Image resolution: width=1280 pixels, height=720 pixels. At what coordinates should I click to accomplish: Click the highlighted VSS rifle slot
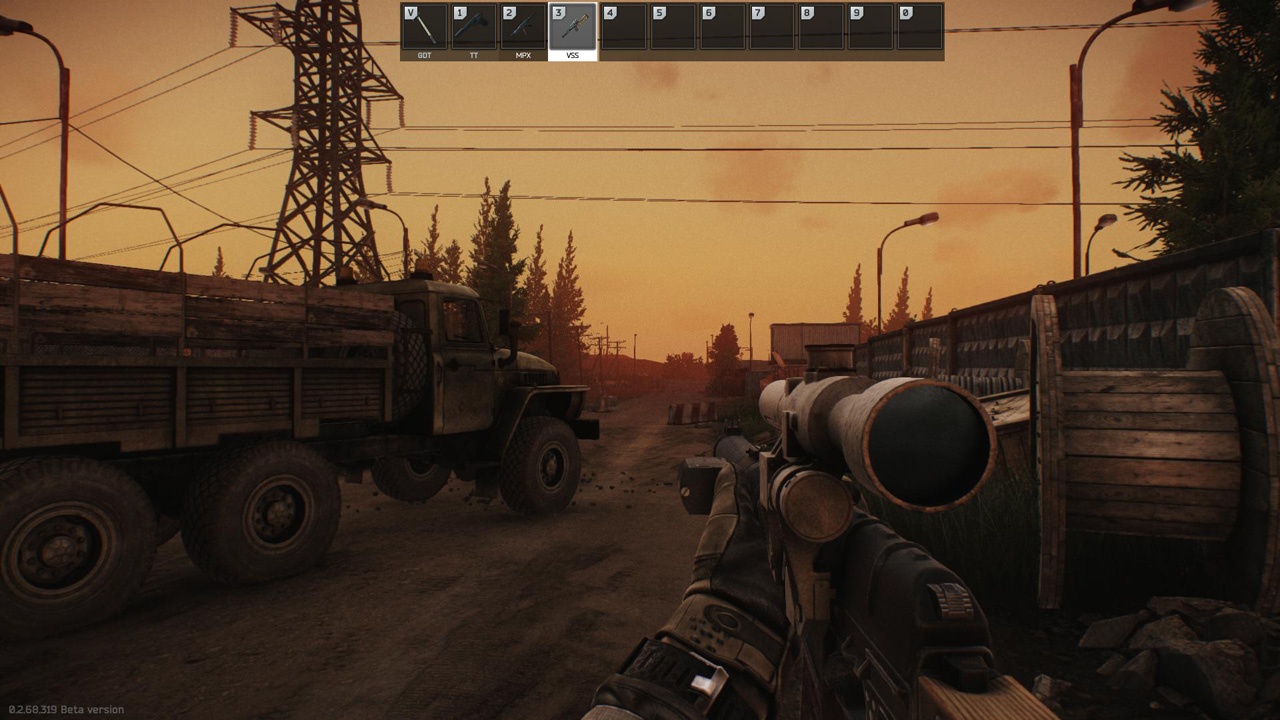tap(572, 28)
